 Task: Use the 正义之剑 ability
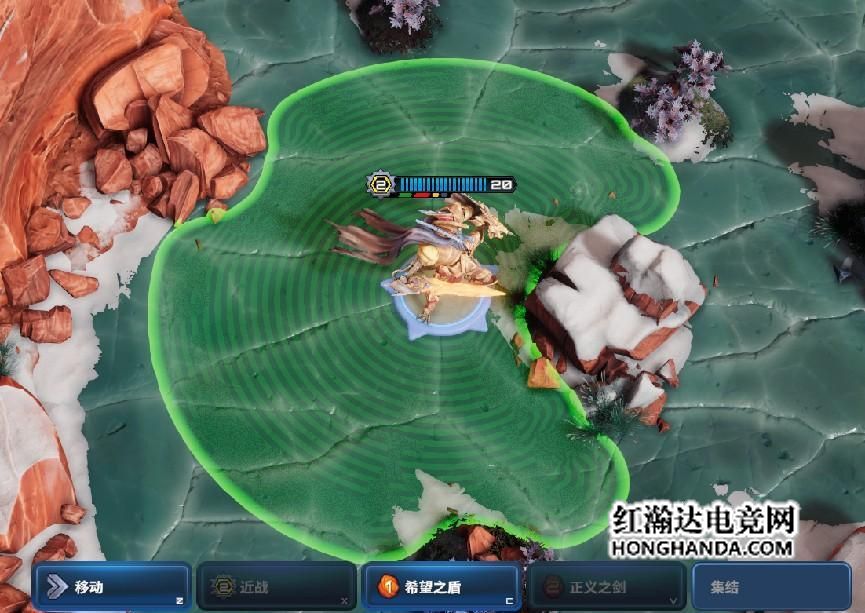point(606,587)
